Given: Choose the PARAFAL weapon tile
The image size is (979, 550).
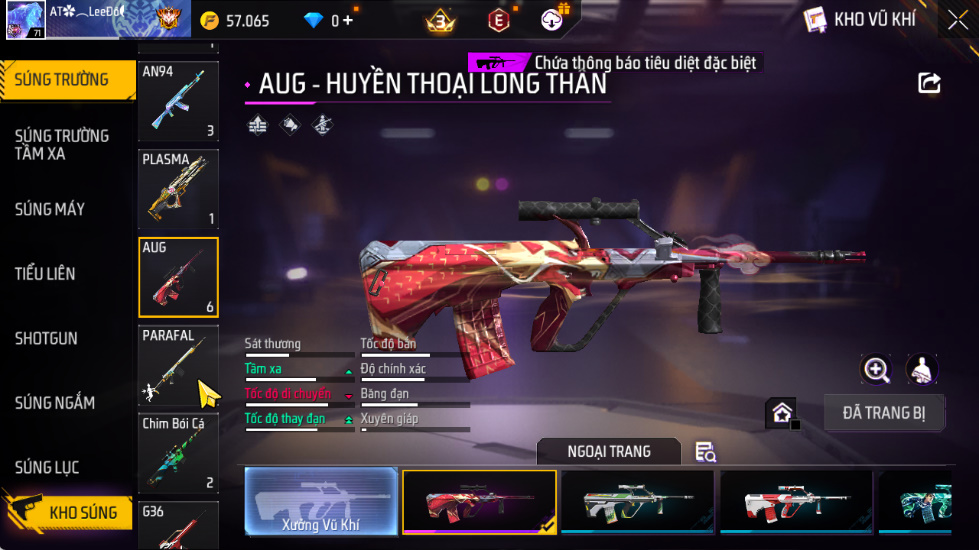Looking at the screenshot, I should 178,365.
